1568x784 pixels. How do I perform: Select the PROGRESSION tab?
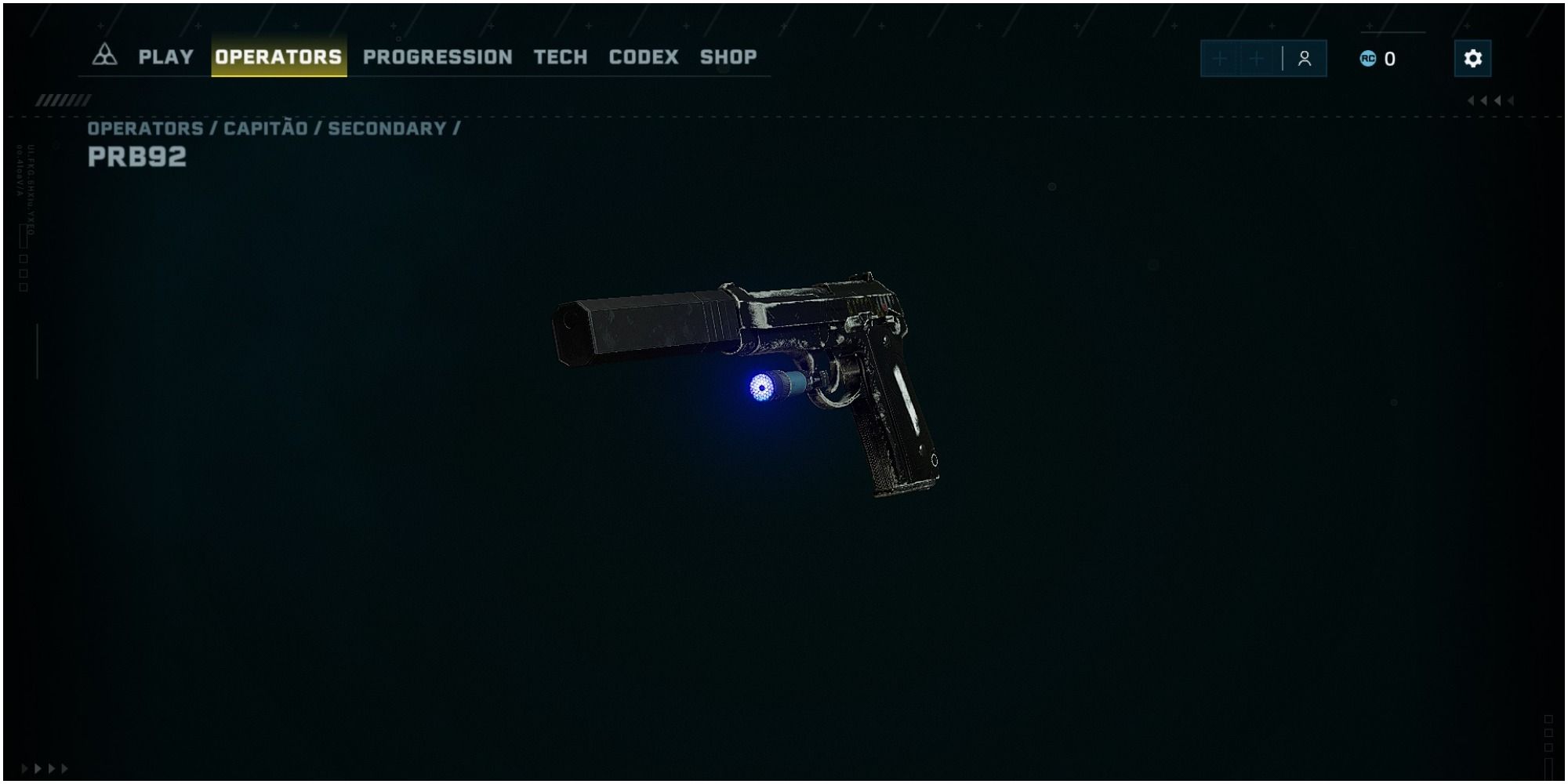(x=437, y=56)
